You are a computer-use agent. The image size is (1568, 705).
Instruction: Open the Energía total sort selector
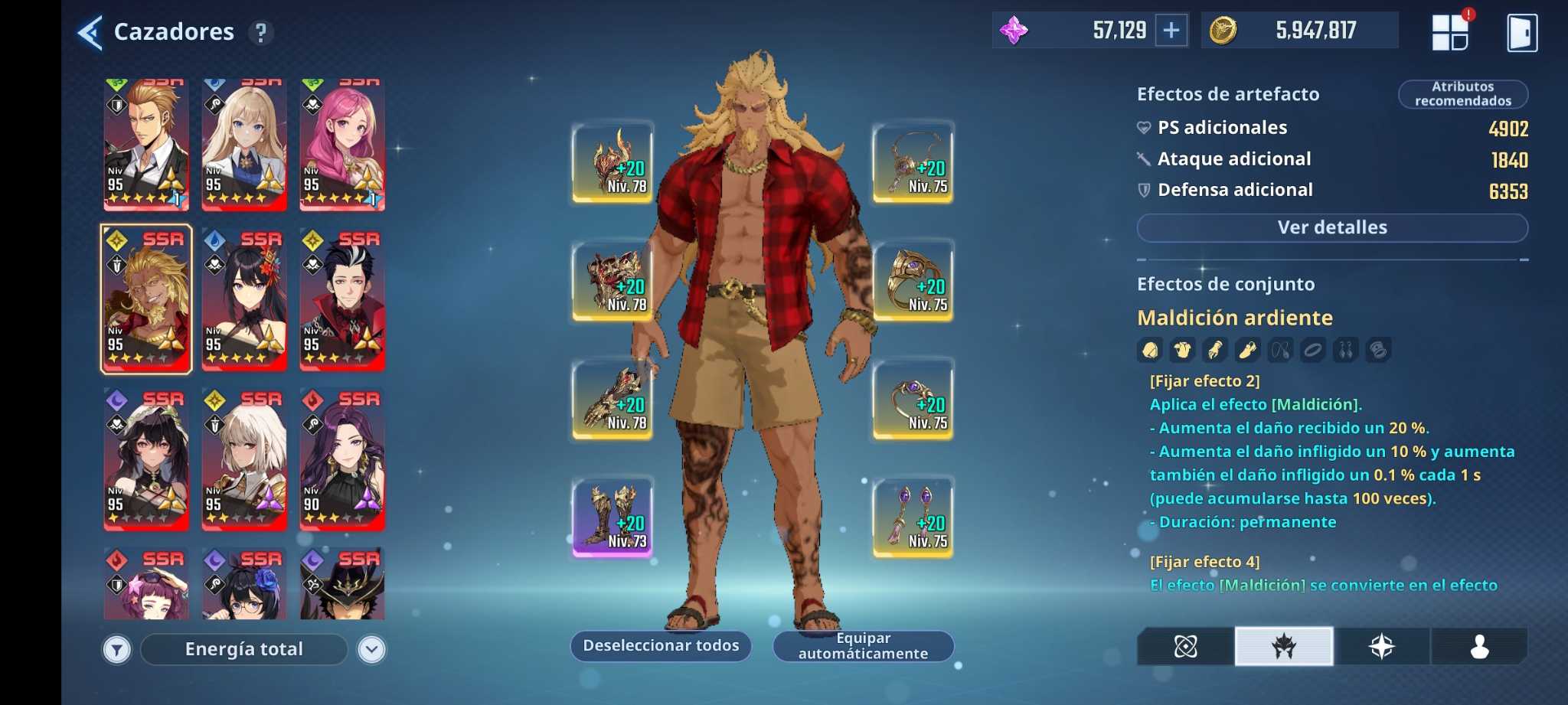click(244, 649)
